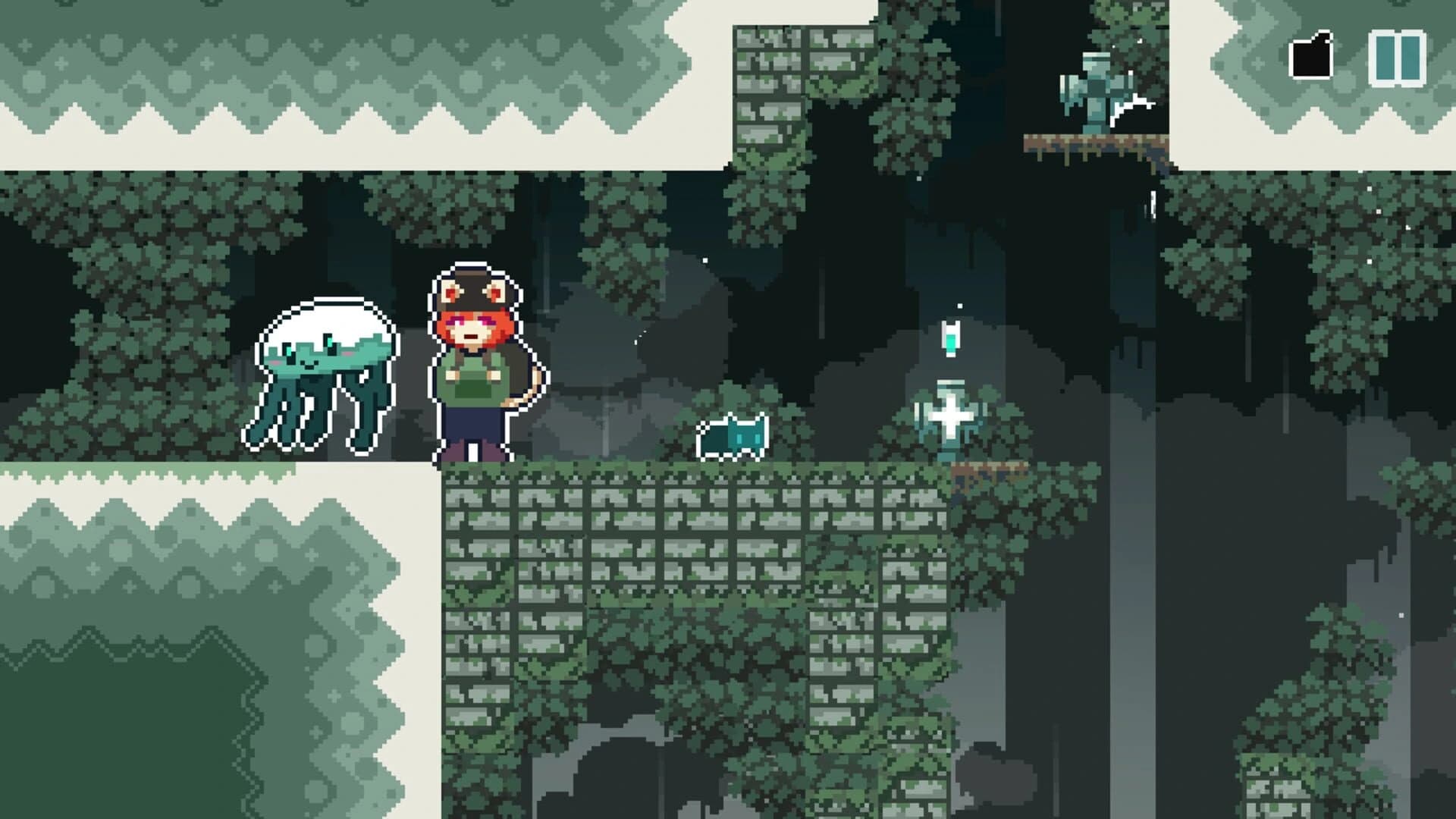1456x819 pixels.
Task: Click the small platform under the statue
Action: (1097, 141)
